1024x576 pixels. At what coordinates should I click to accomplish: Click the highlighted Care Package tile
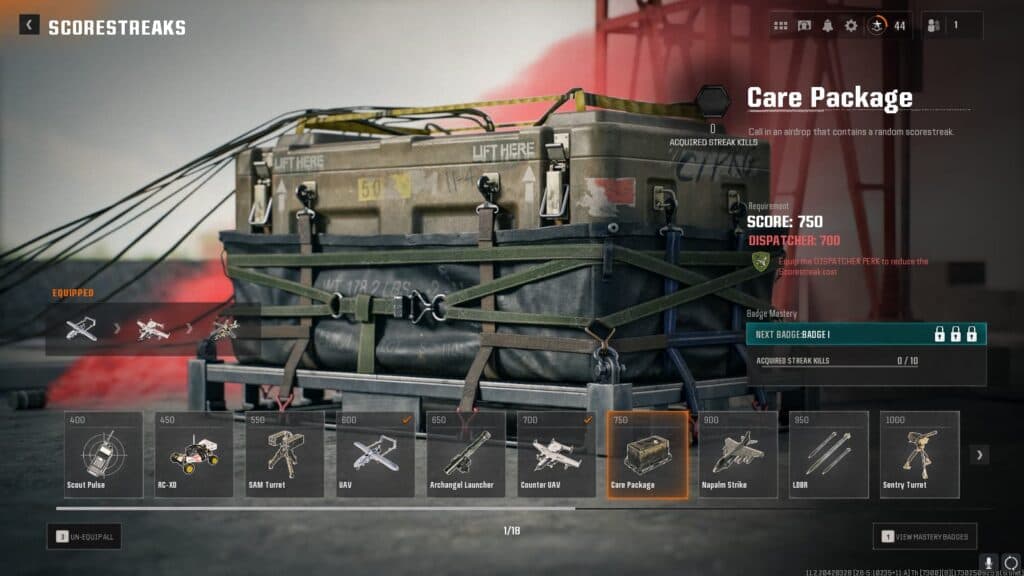[x=647, y=454]
